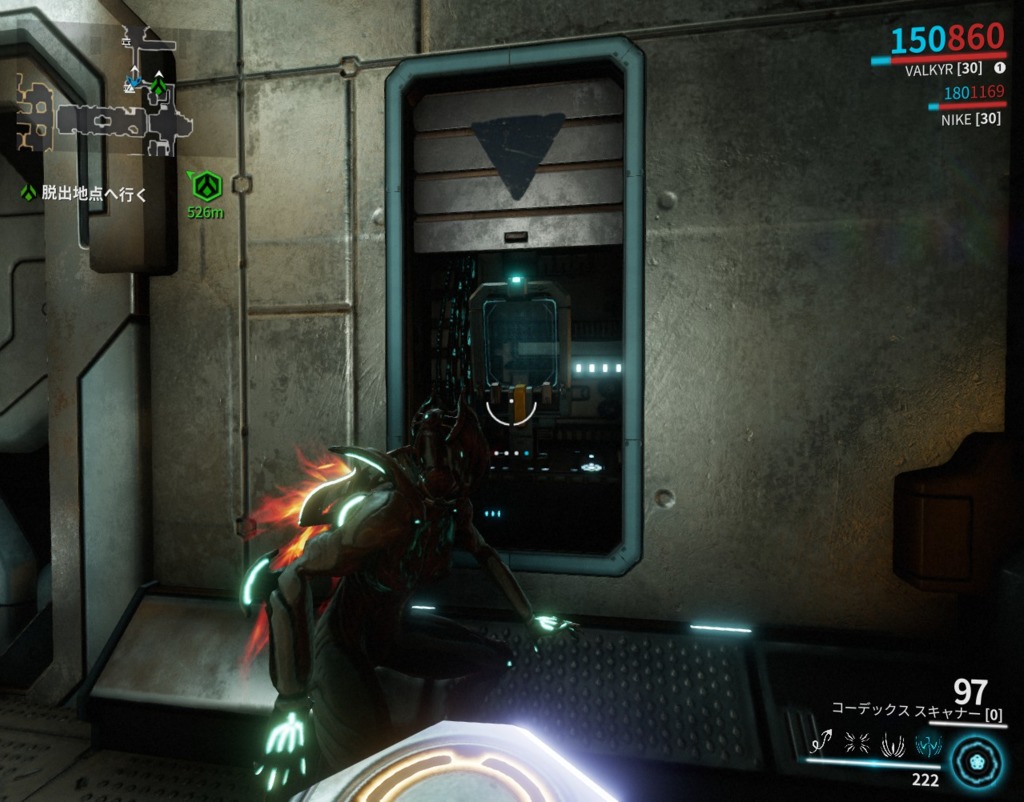Use the Warcry burst ability icon
The height and width of the screenshot is (802, 1024).
pos(857,743)
